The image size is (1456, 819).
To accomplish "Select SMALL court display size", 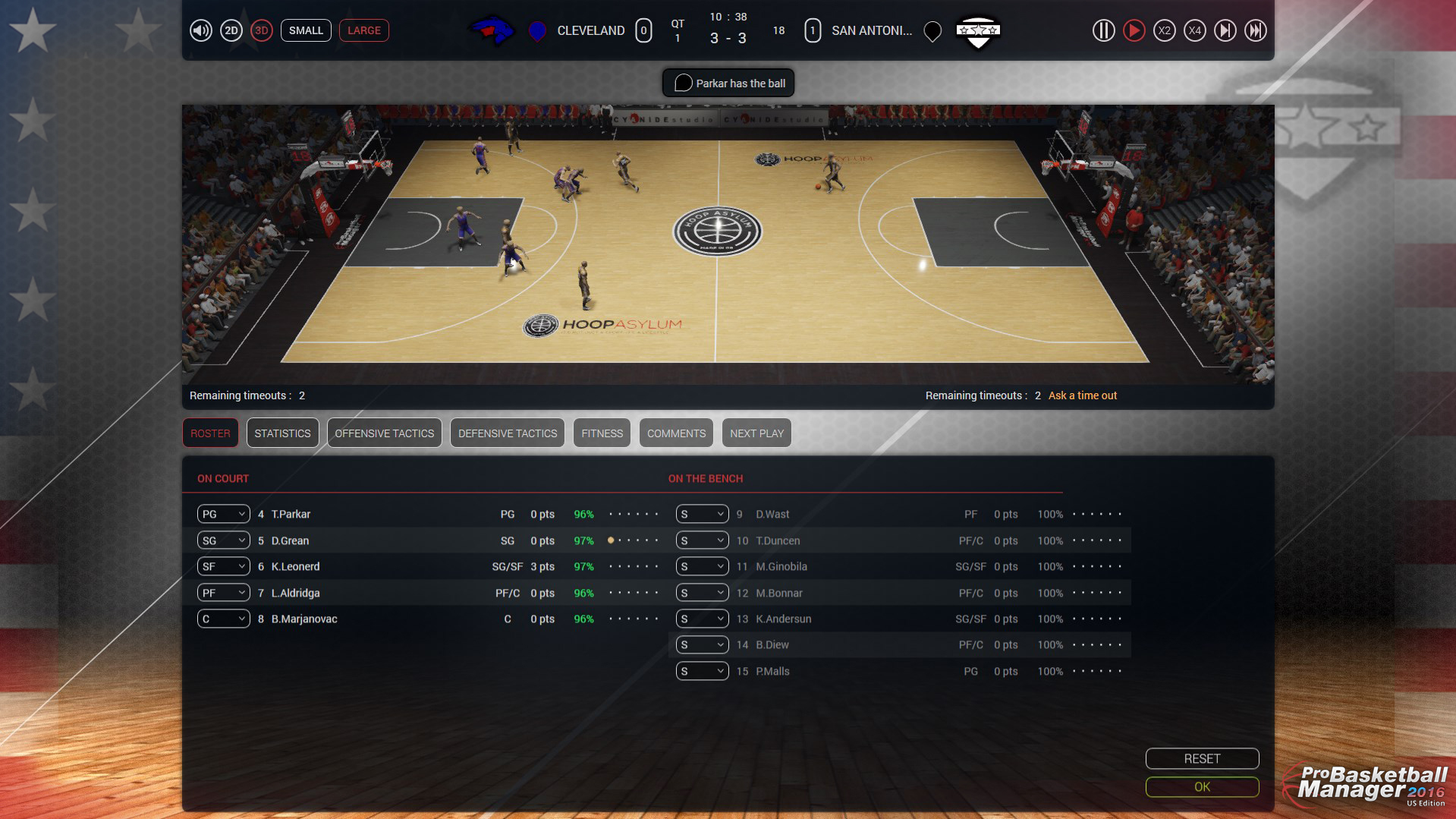I will pos(306,30).
